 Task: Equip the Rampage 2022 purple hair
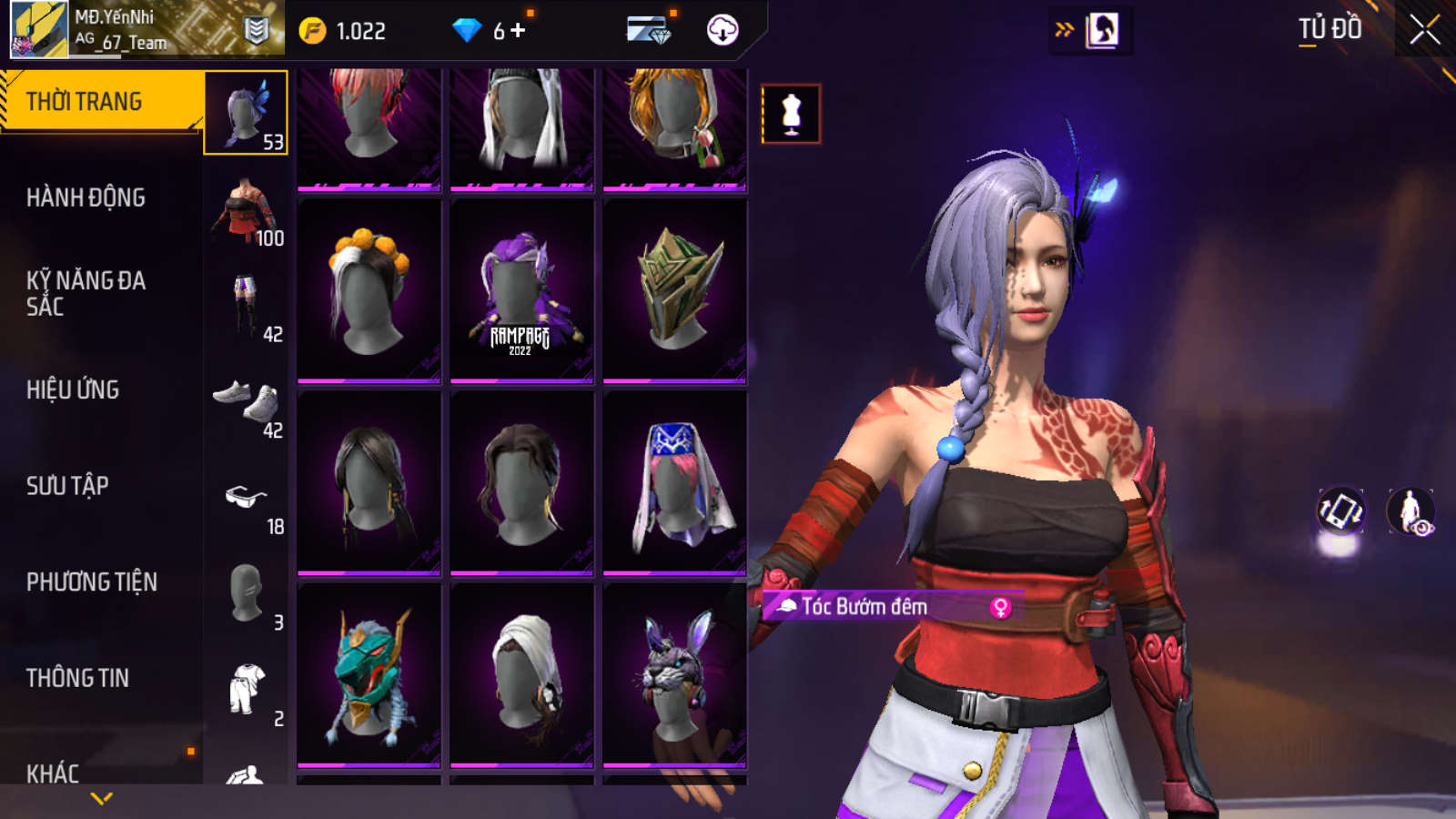click(521, 291)
